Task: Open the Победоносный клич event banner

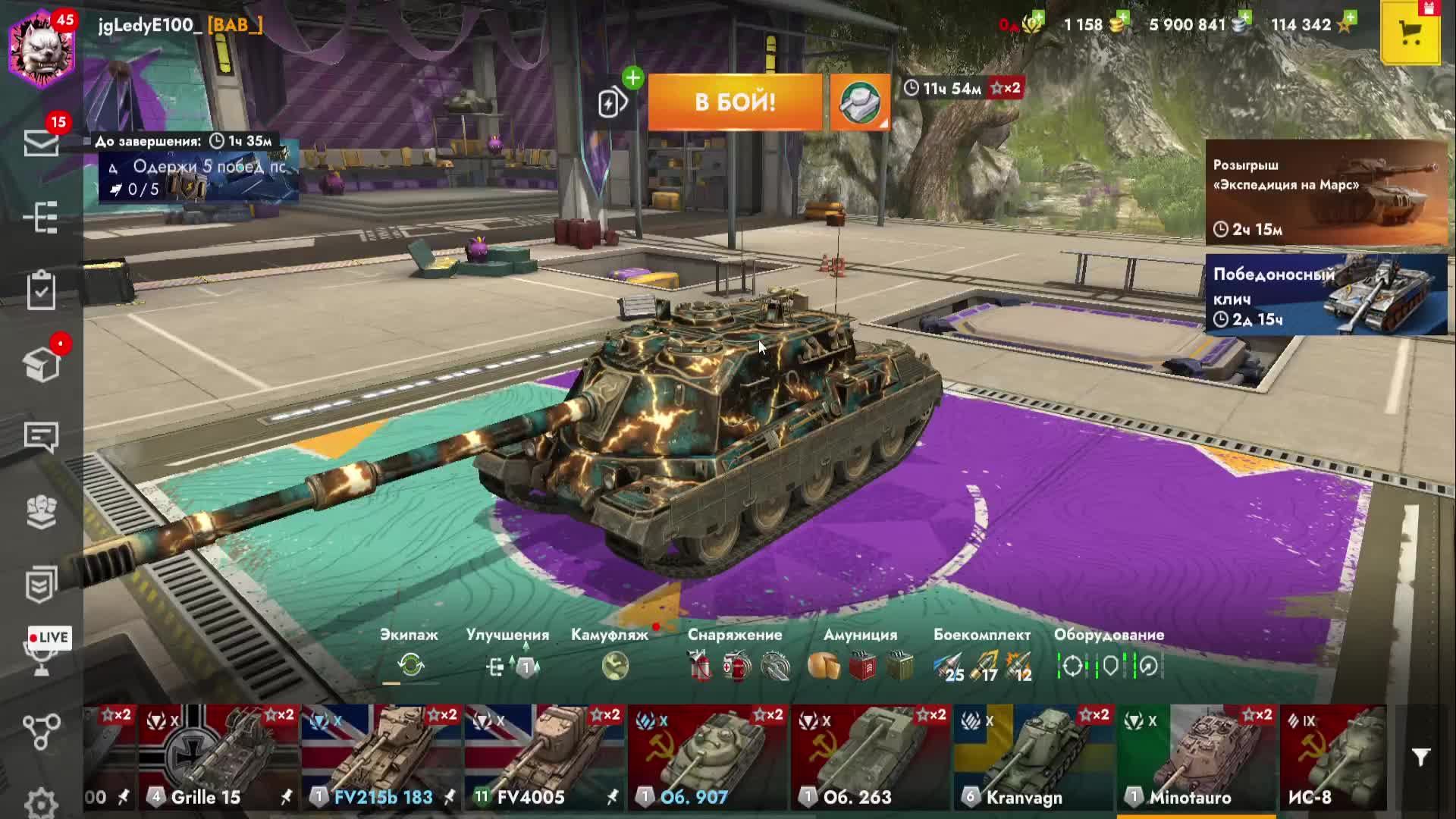Action: 1326,294
